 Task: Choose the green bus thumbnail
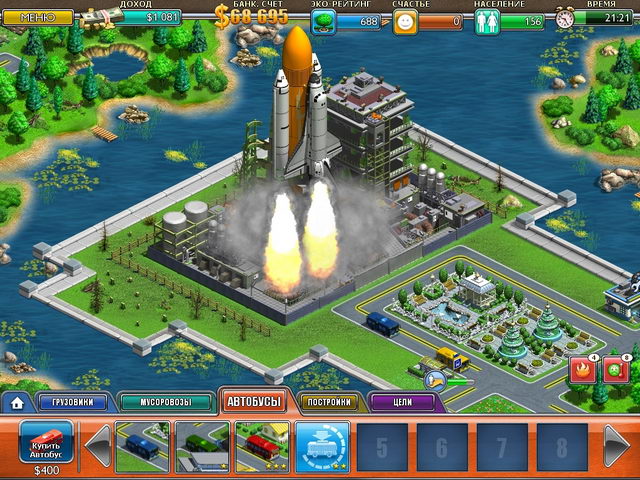click(x=202, y=446)
